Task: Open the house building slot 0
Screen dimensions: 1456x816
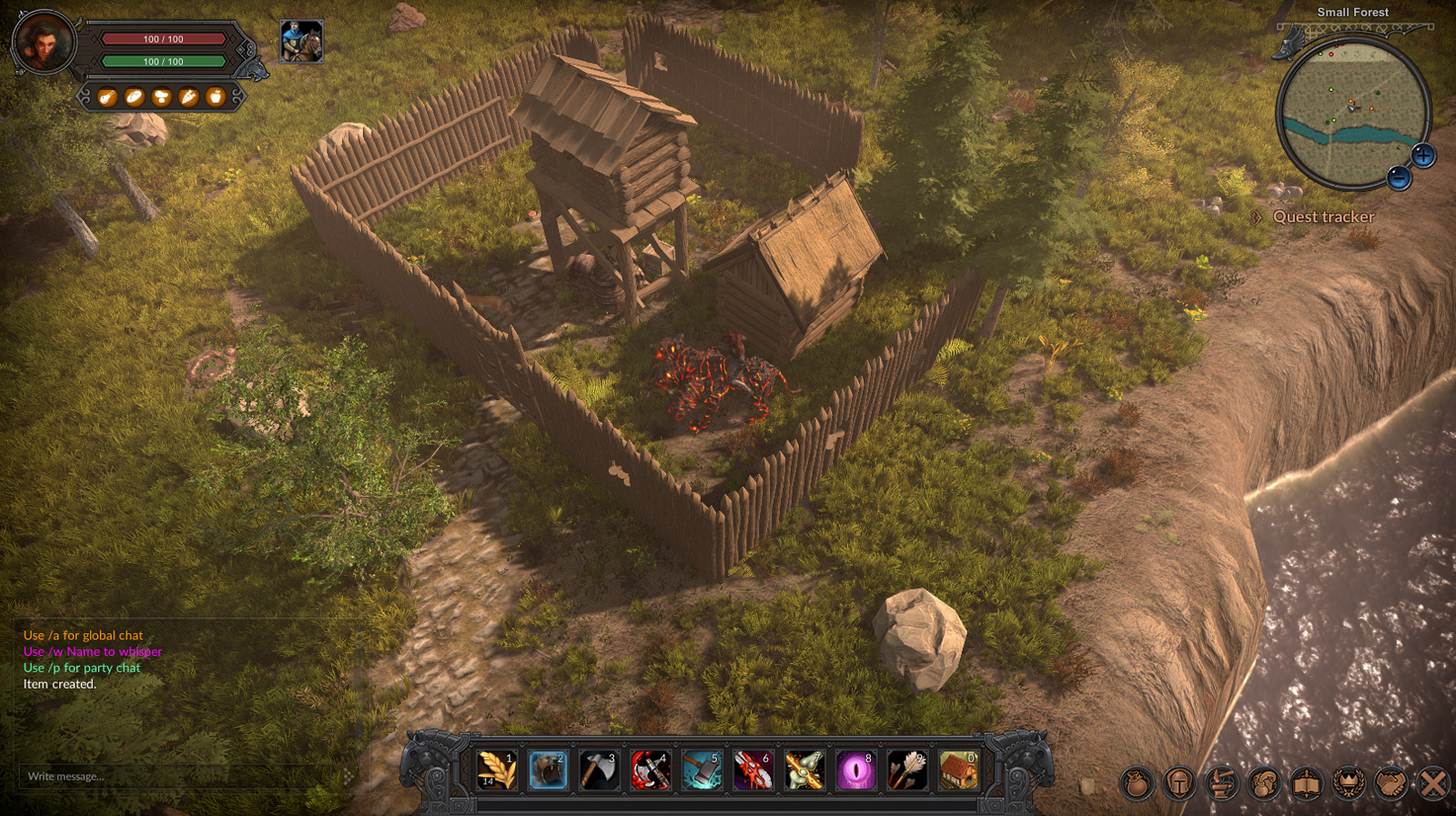Action: pyautogui.click(x=958, y=771)
